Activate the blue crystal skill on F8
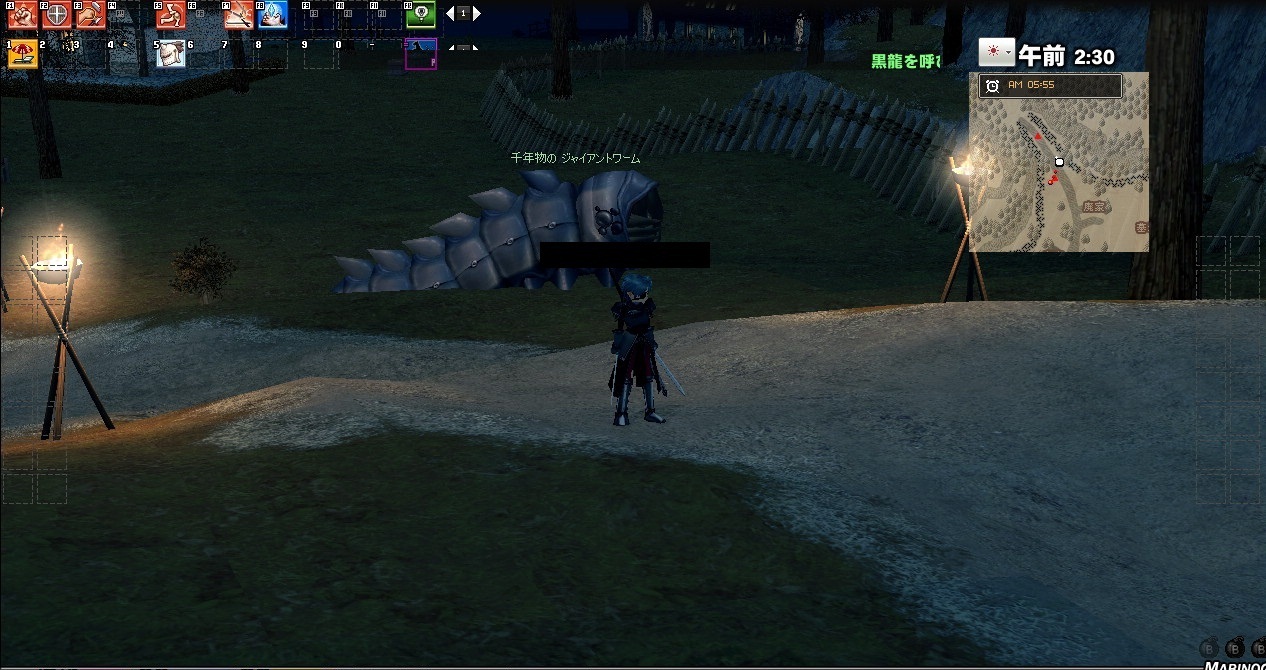The height and width of the screenshot is (670, 1266). [x=272, y=15]
